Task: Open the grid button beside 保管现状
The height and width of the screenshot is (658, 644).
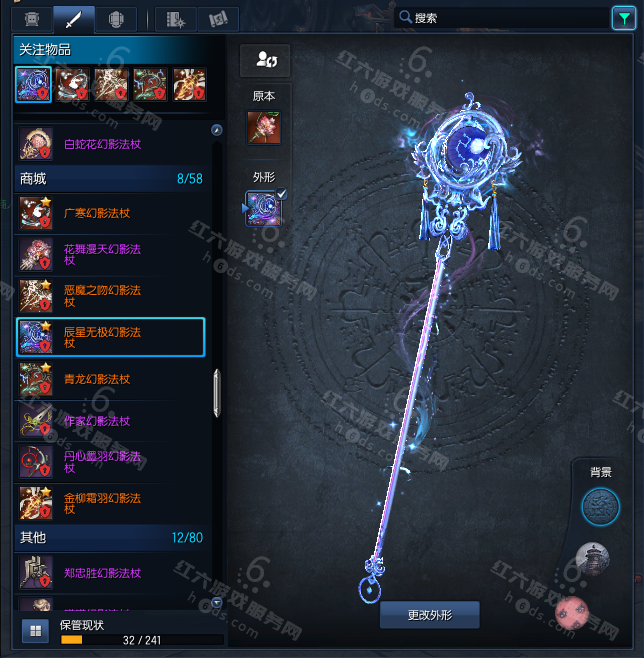Action: (x=35, y=631)
